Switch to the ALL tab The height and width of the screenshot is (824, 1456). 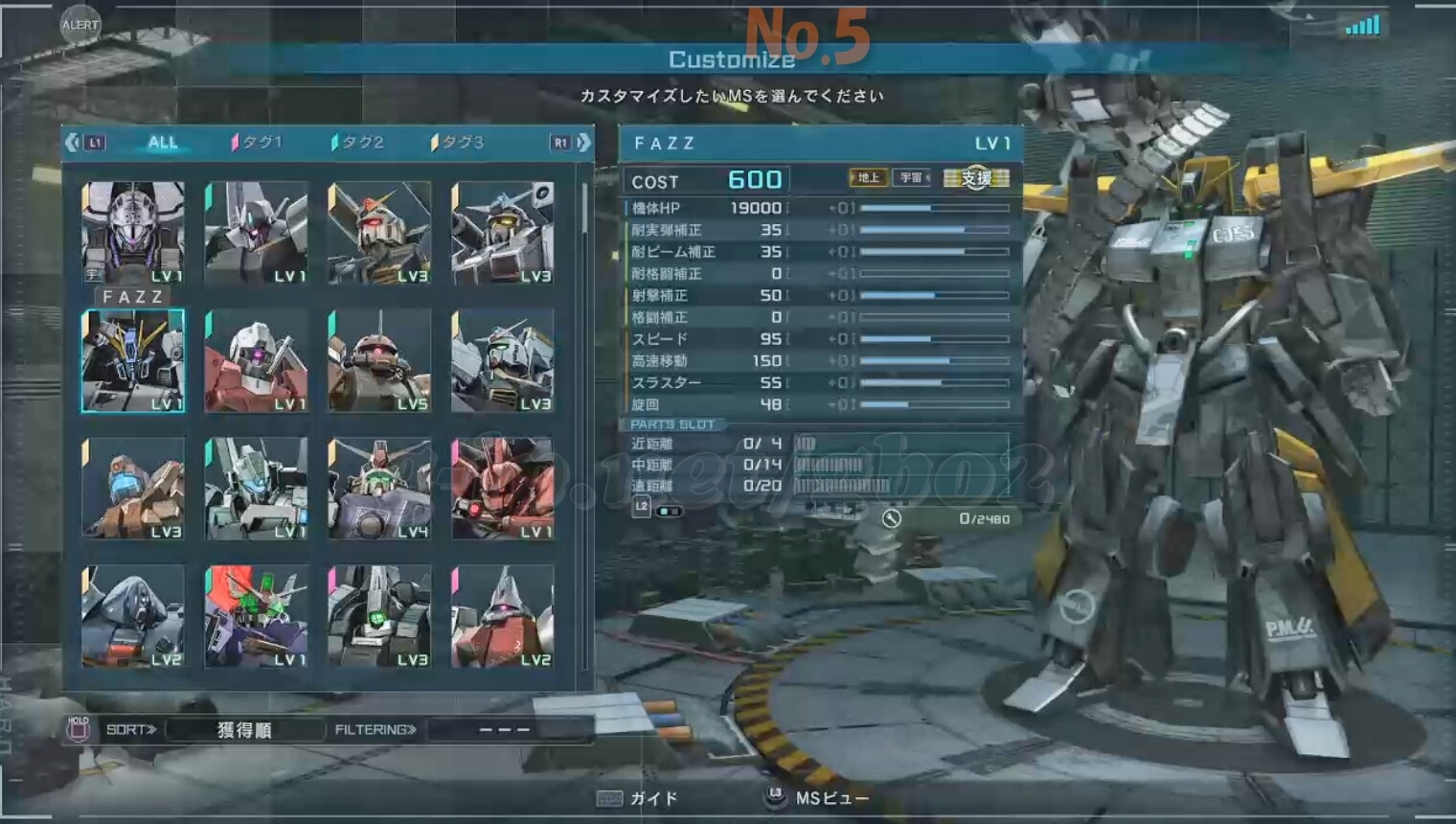(x=162, y=143)
